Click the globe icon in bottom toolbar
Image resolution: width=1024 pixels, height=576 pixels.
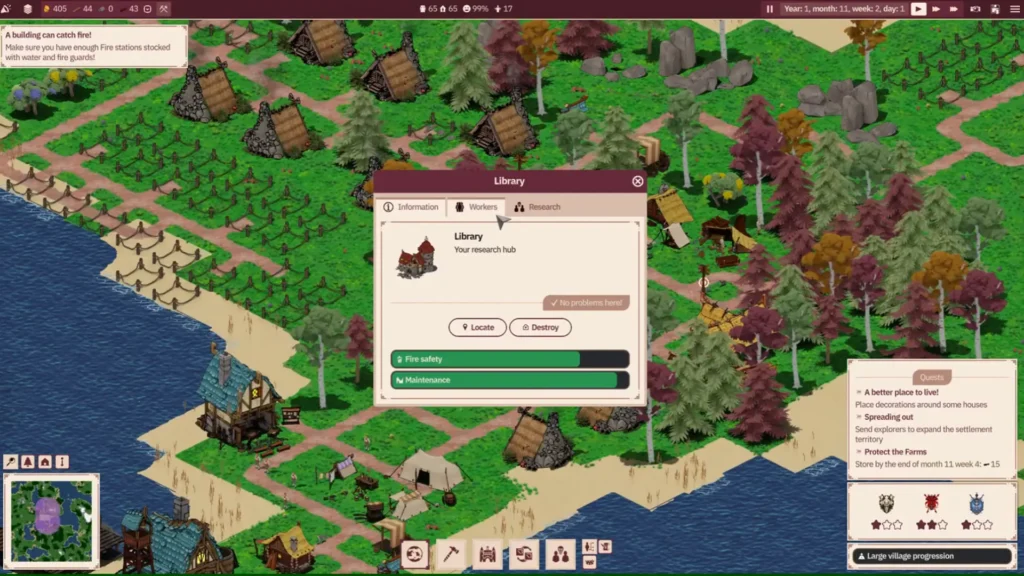pos(415,553)
